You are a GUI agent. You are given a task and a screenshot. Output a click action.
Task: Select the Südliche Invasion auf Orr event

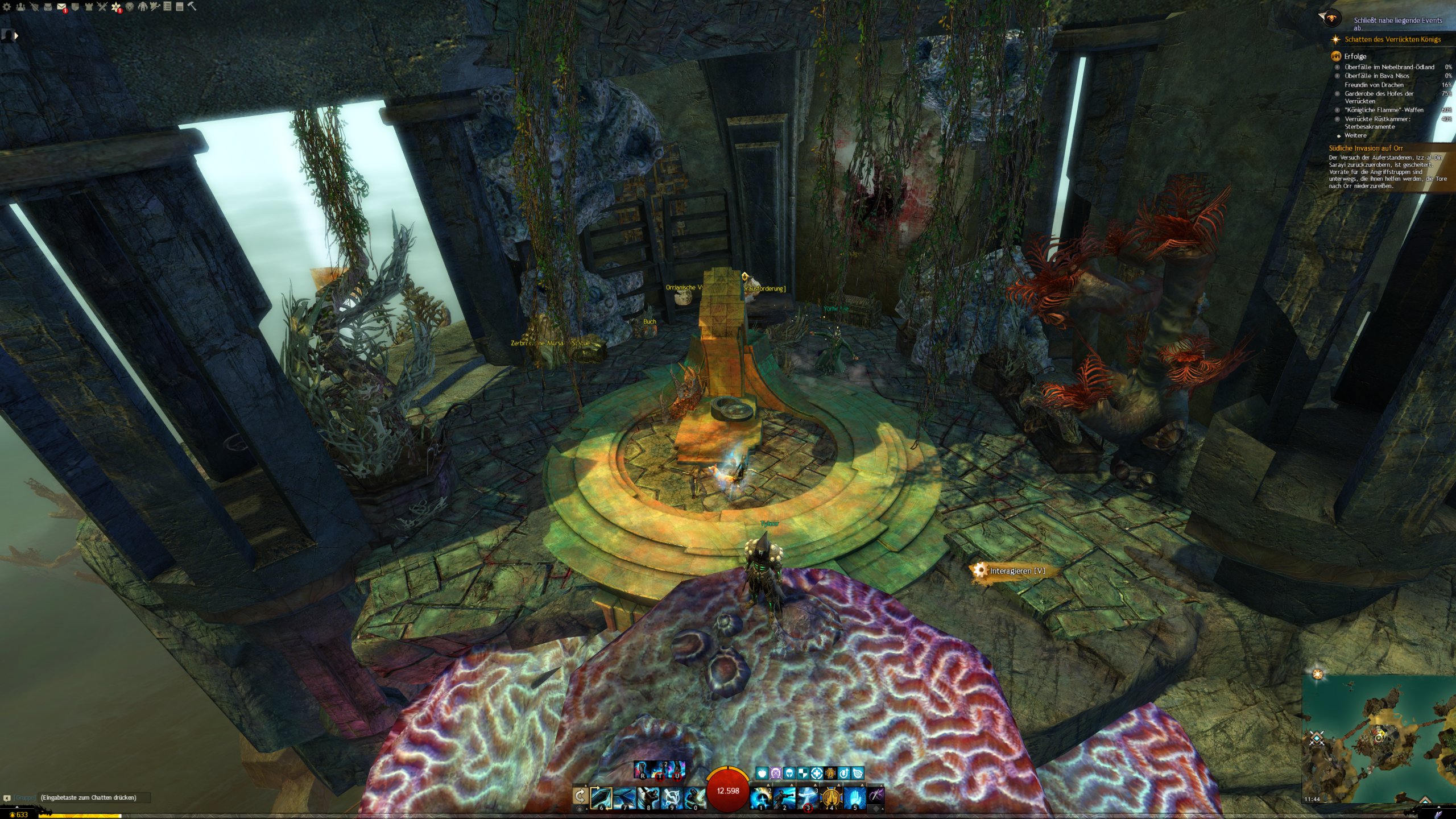(x=1366, y=148)
